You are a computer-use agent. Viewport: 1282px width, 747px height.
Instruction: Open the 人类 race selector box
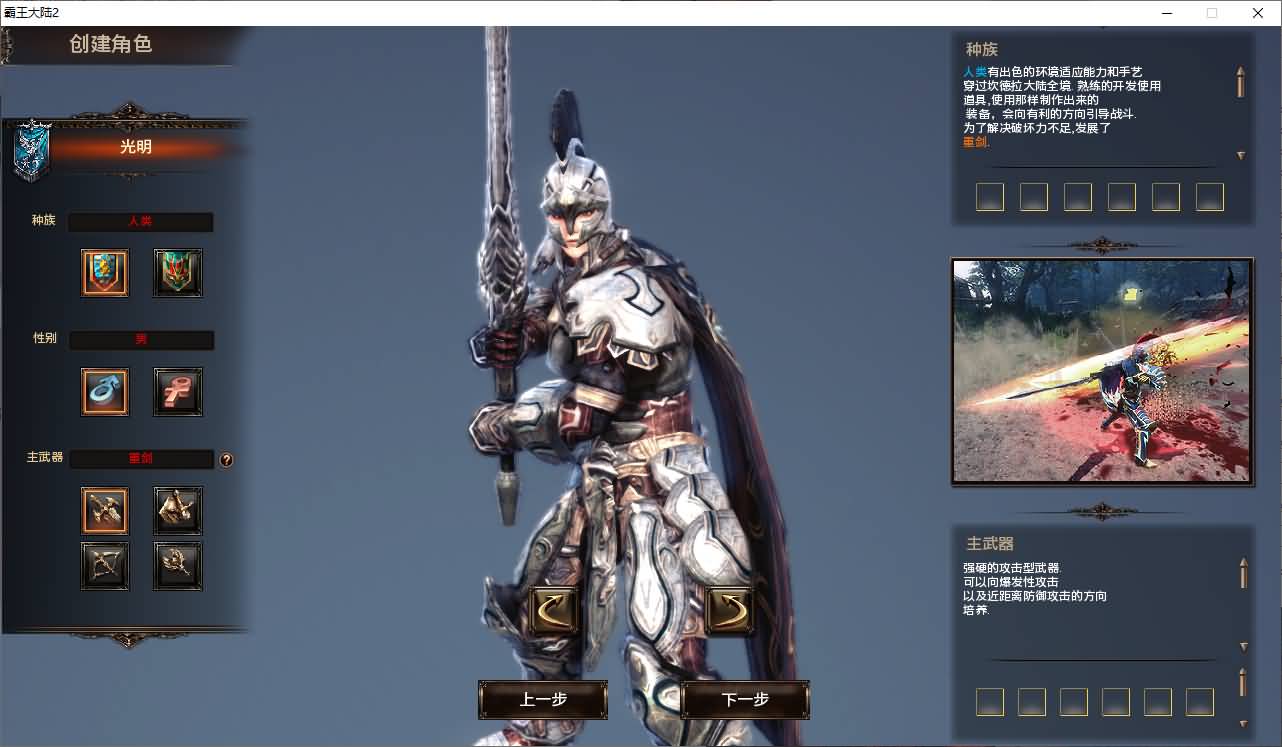pos(140,221)
